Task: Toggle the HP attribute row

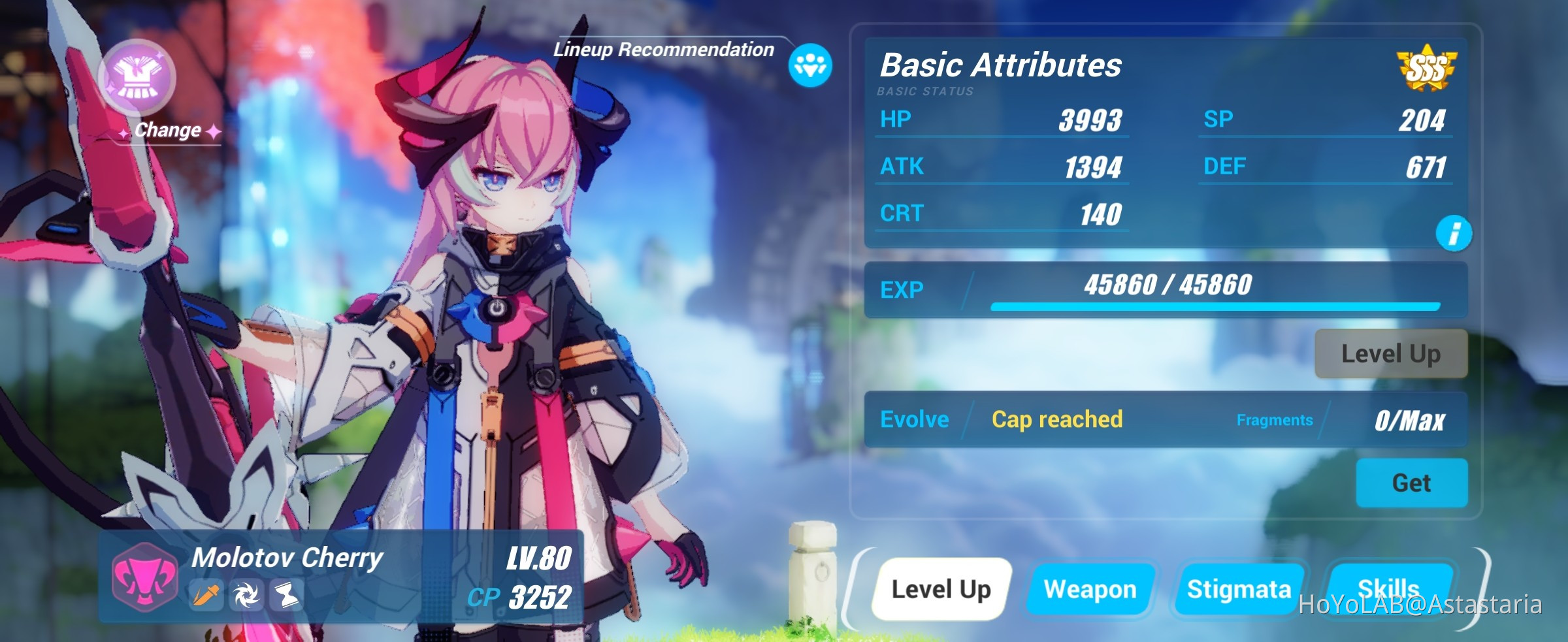Action: pos(1002,120)
